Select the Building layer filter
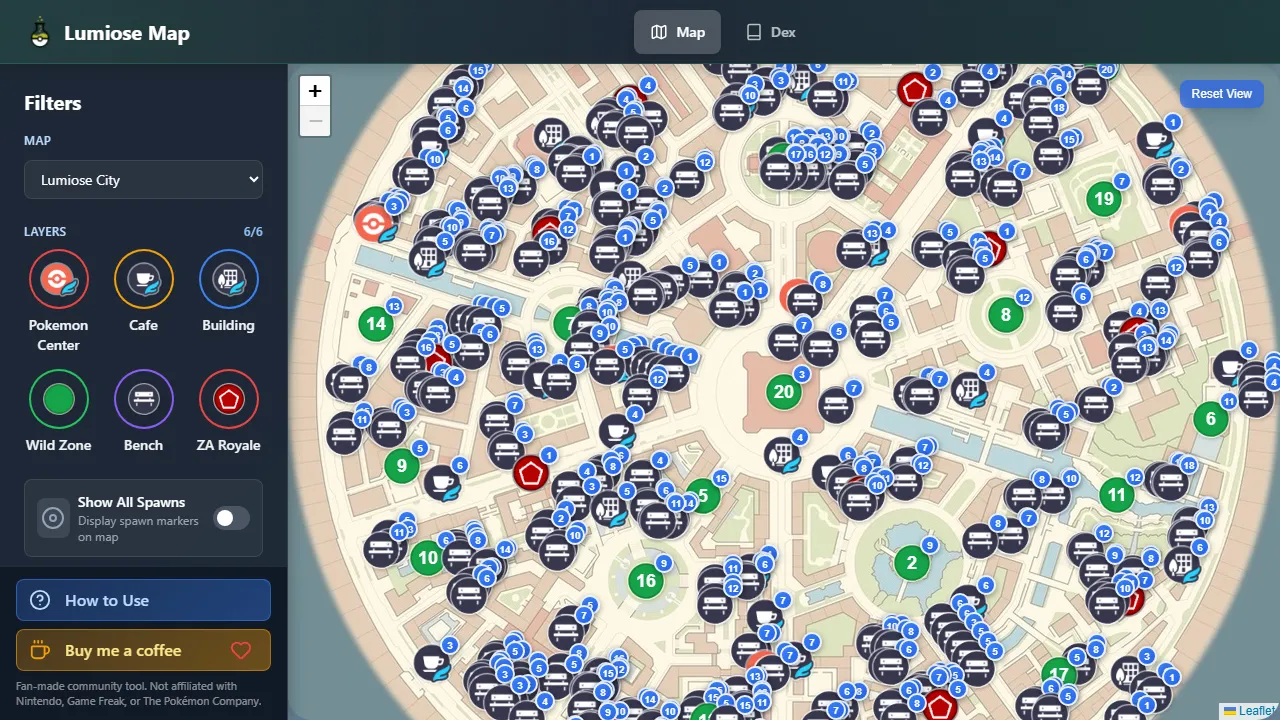The height and width of the screenshot is (720, 1280). 228,279
